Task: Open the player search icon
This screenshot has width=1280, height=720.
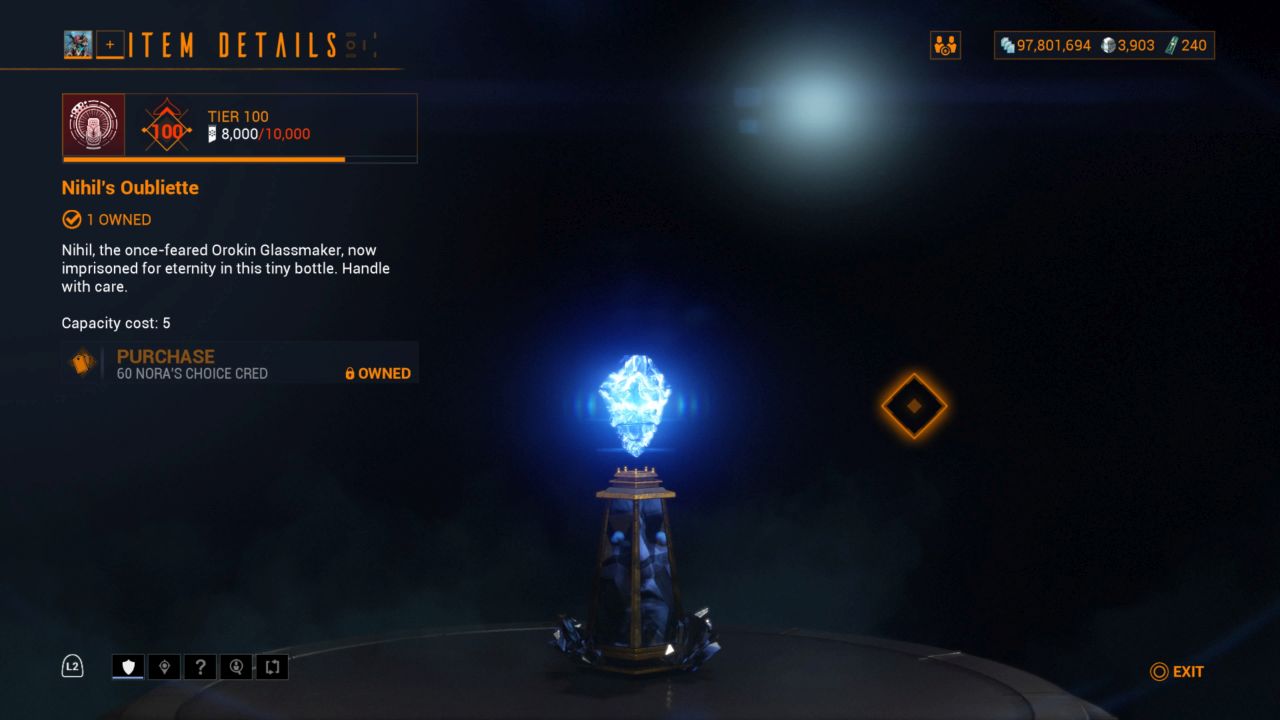Action: (236, 666)
